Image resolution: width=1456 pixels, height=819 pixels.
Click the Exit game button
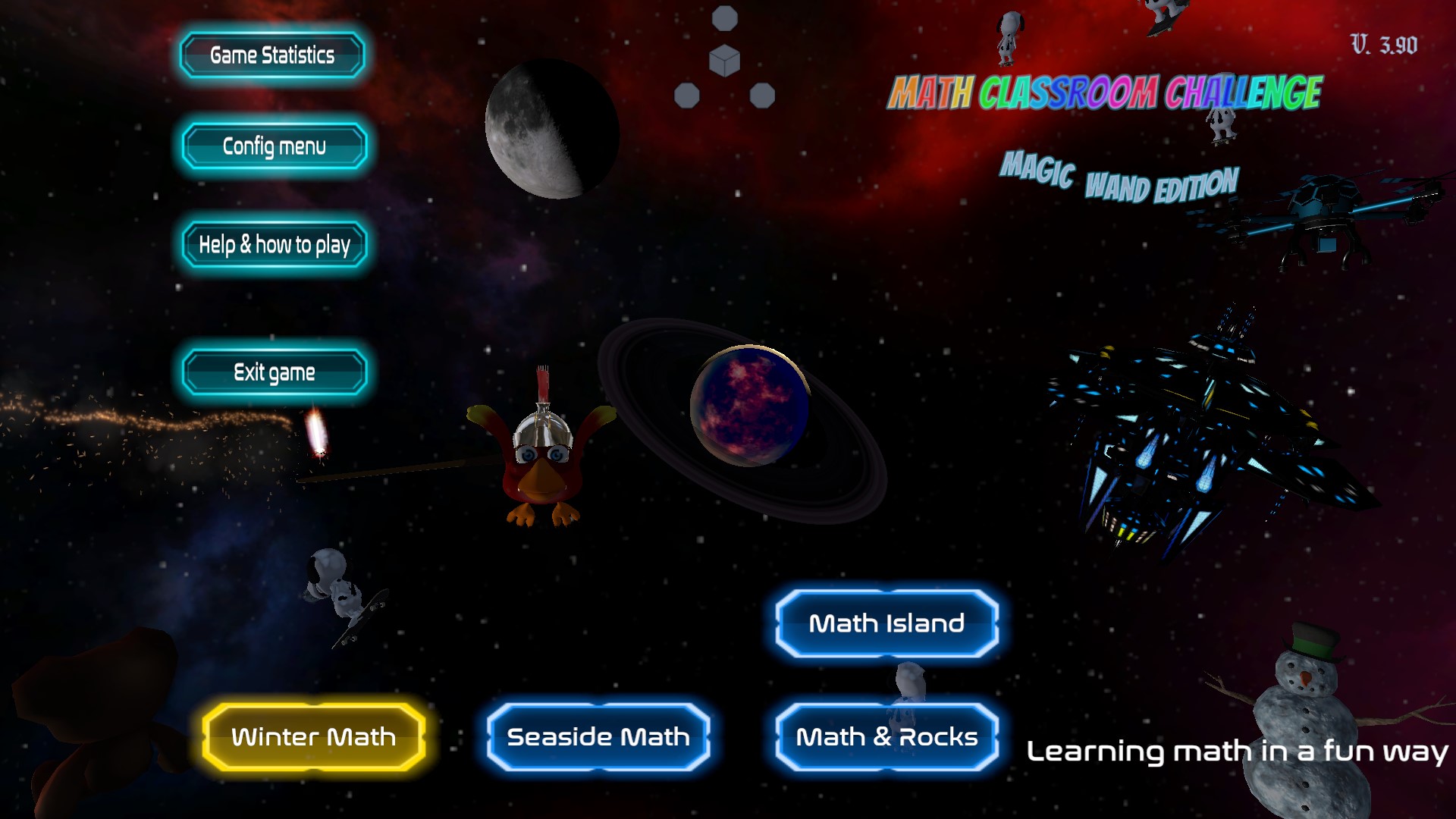(274, 372)
